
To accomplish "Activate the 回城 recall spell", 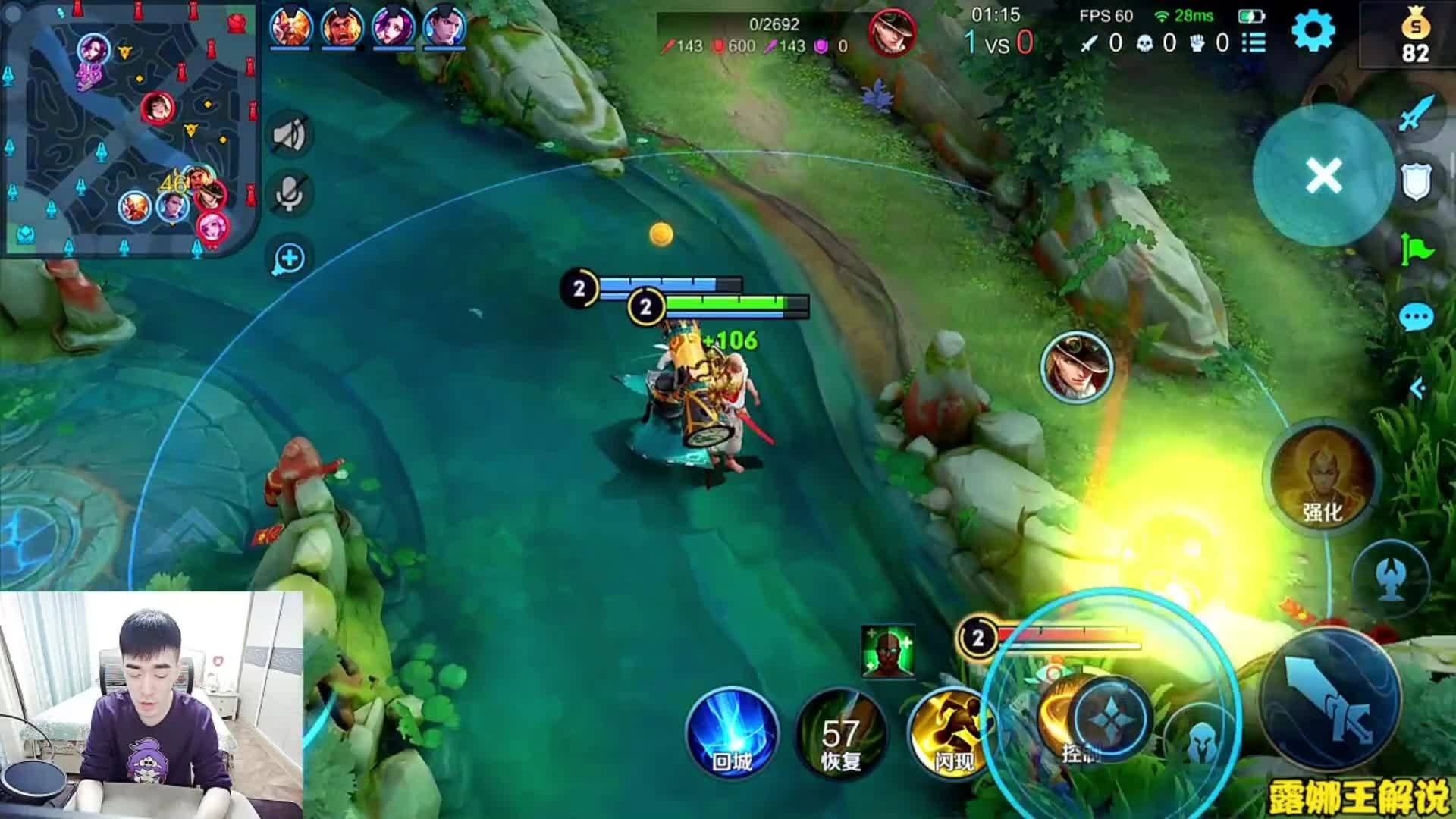I will coord(732,733).
